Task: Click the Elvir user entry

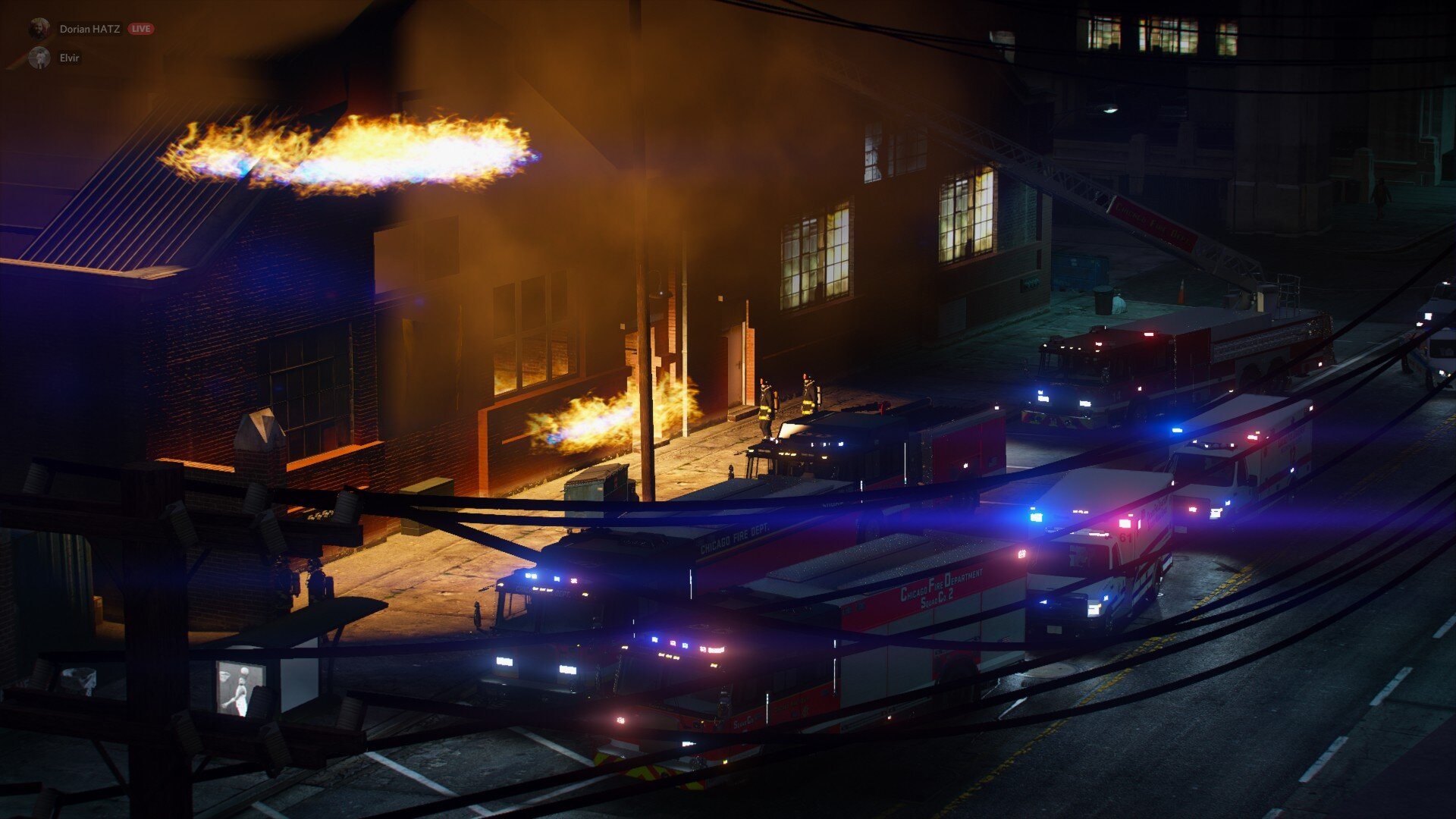Action: point(68,58)
